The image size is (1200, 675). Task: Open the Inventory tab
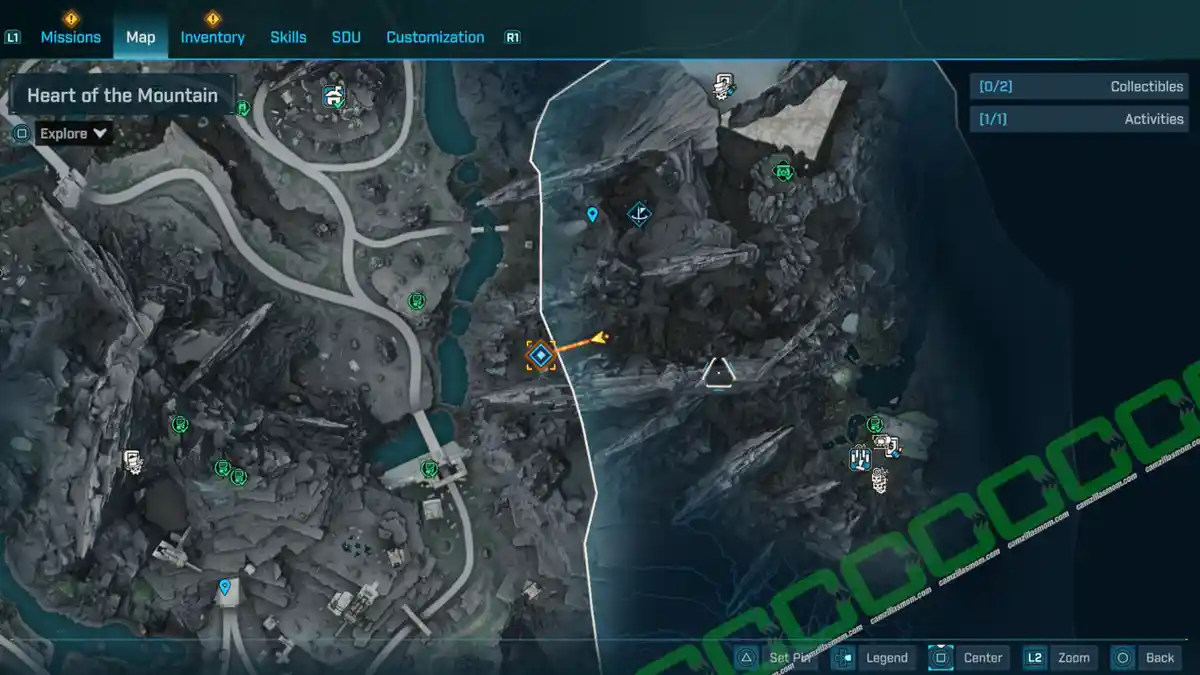point(212,37)
